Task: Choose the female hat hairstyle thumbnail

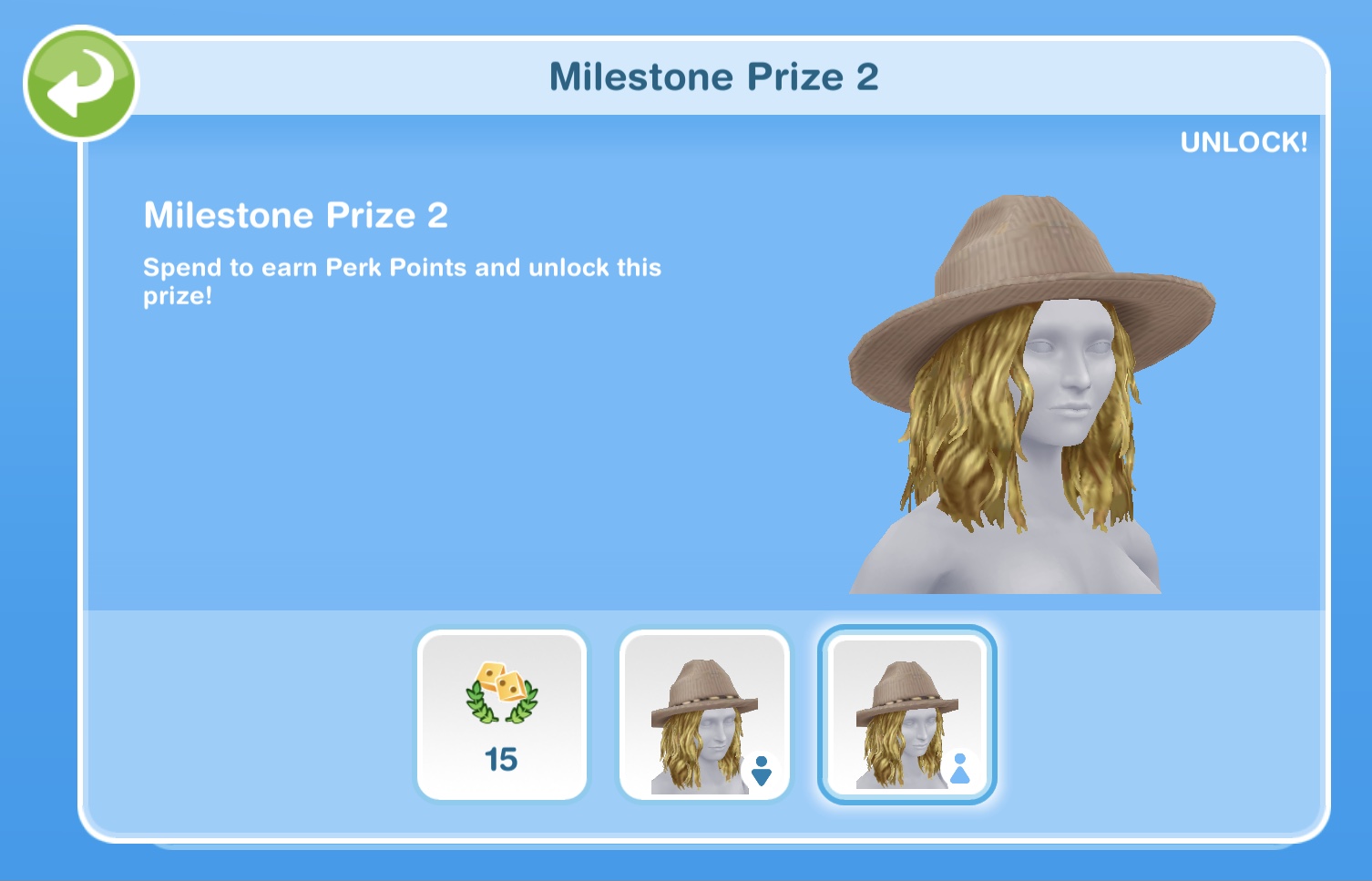Action: click(907, 715)
